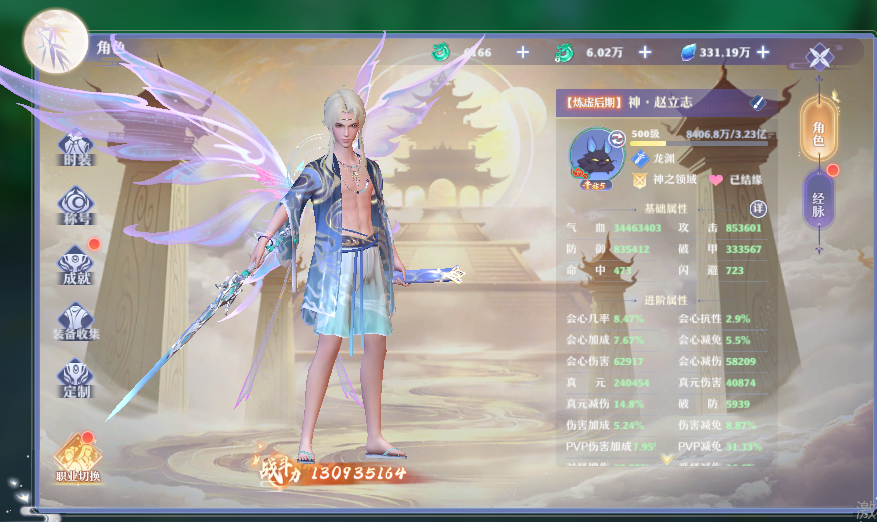The image size is (877, 522).
Task: Edit the character name with the pen icon
Action: (x=758, y=102)
